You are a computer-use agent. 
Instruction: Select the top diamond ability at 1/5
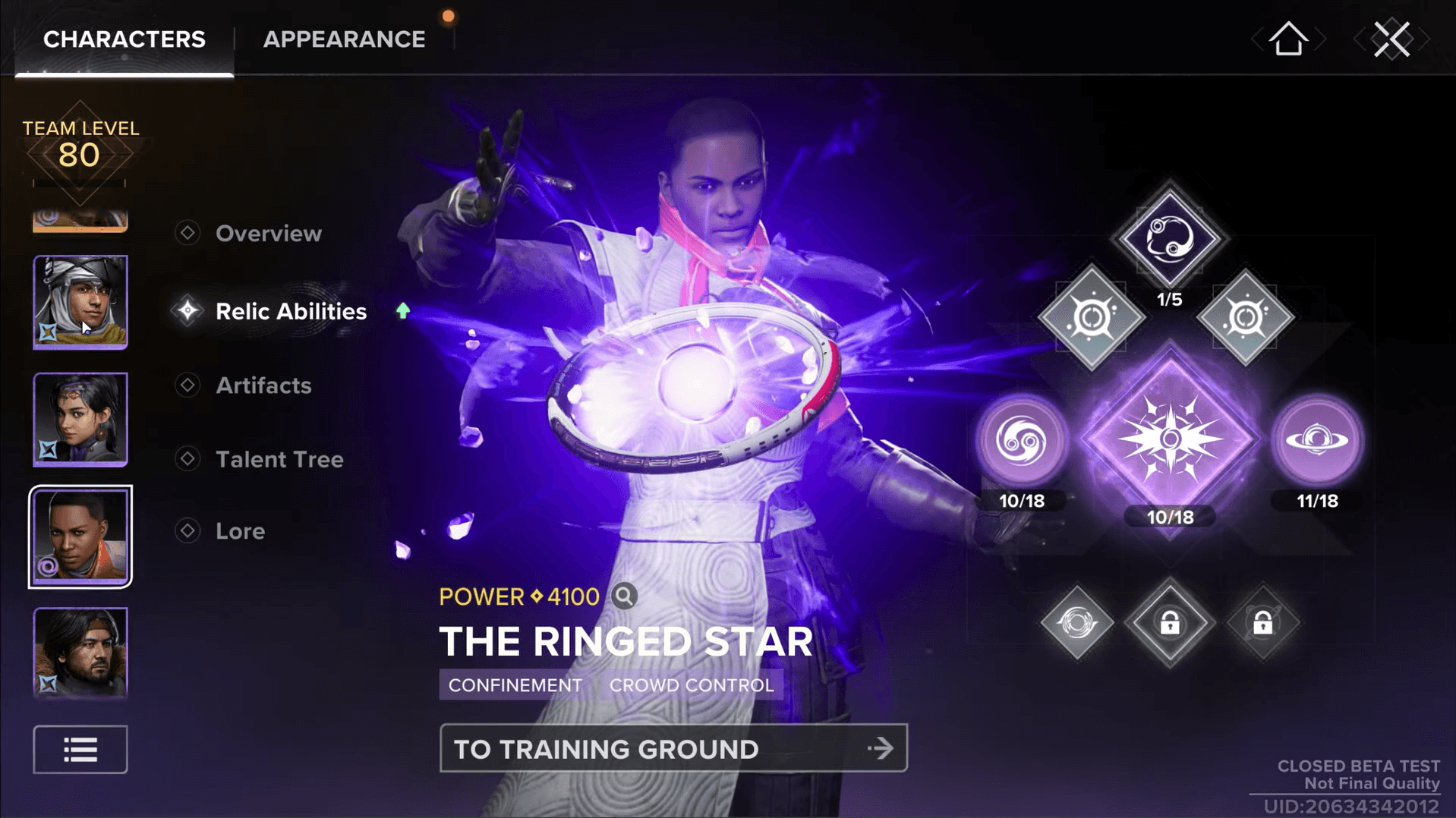click(x=1169, y=239)
